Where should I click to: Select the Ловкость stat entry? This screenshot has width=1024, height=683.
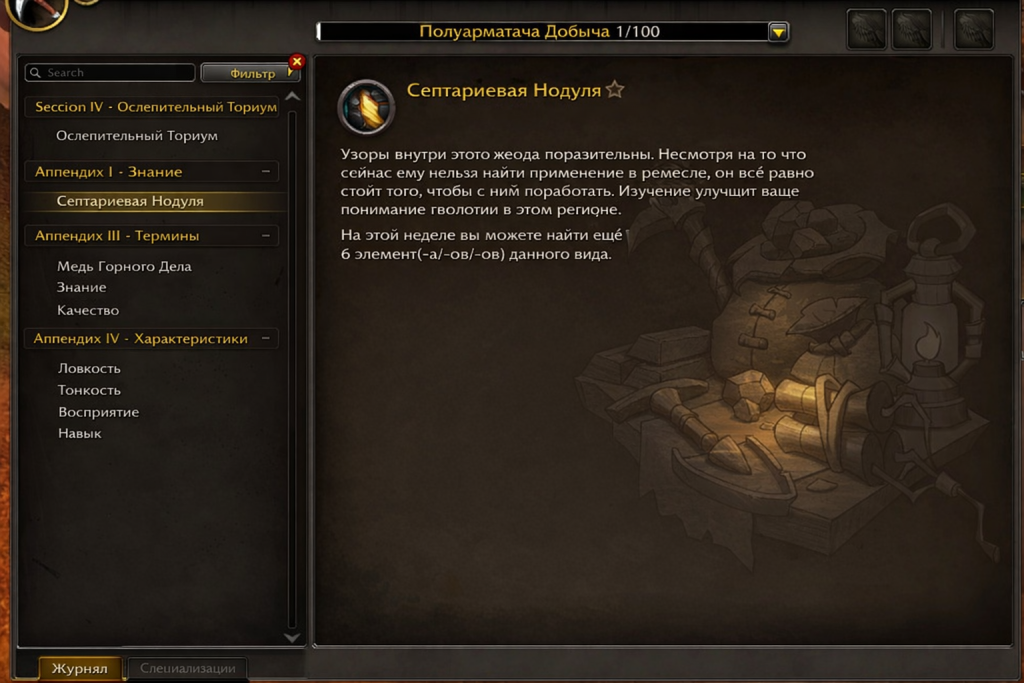(89, 369)
